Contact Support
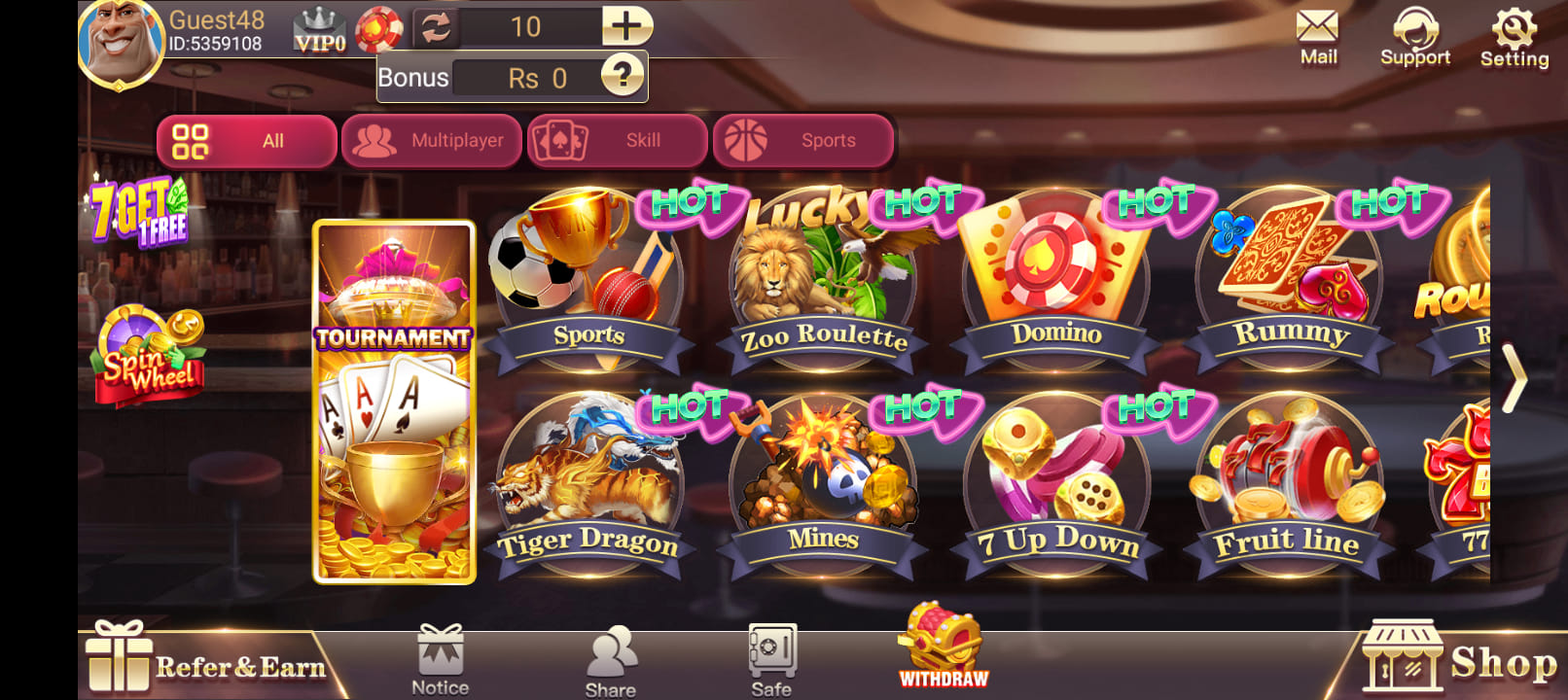The width and height of the screenshot is (1568, 700). [x=1415, y=34]
